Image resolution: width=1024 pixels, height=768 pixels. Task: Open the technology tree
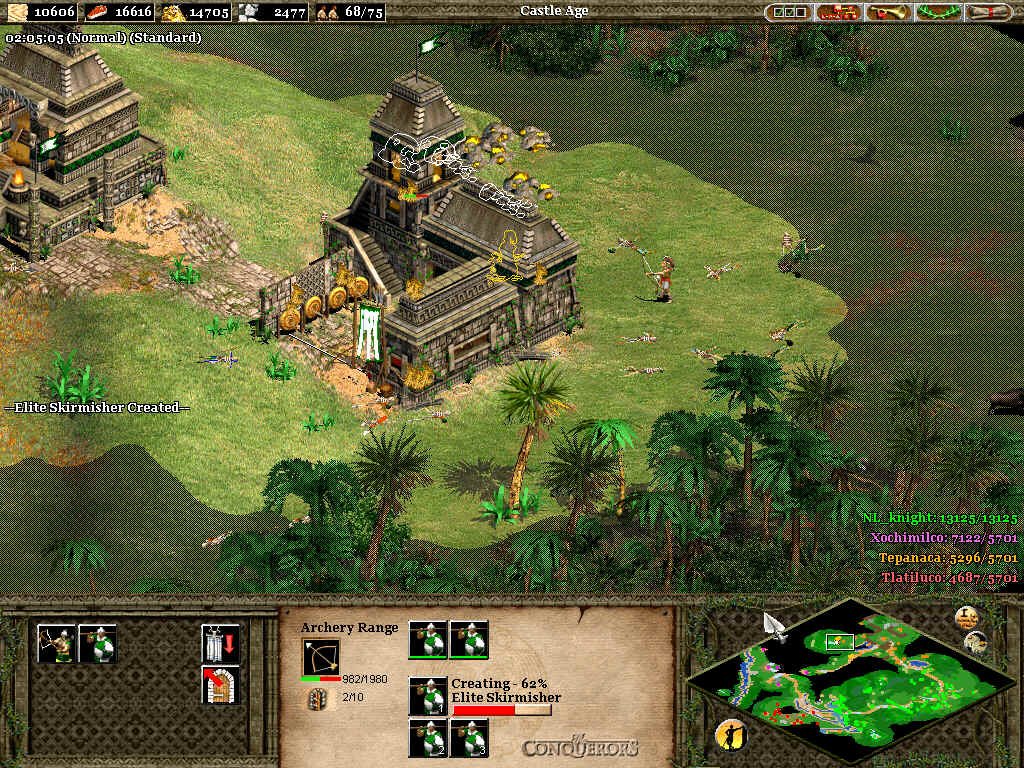click(x=838, y=12)
